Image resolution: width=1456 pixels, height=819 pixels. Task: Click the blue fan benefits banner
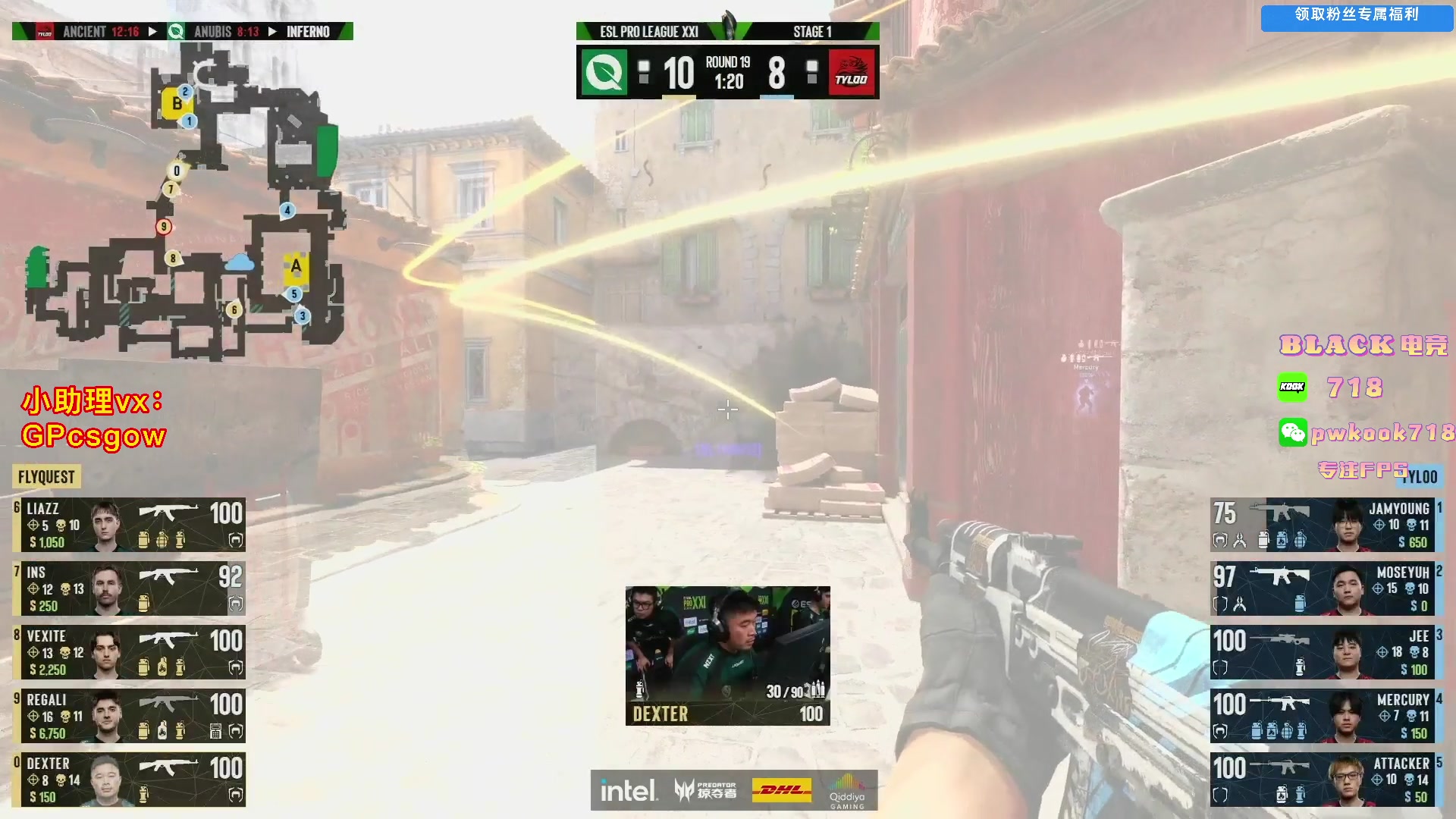tap(1356, 16)
